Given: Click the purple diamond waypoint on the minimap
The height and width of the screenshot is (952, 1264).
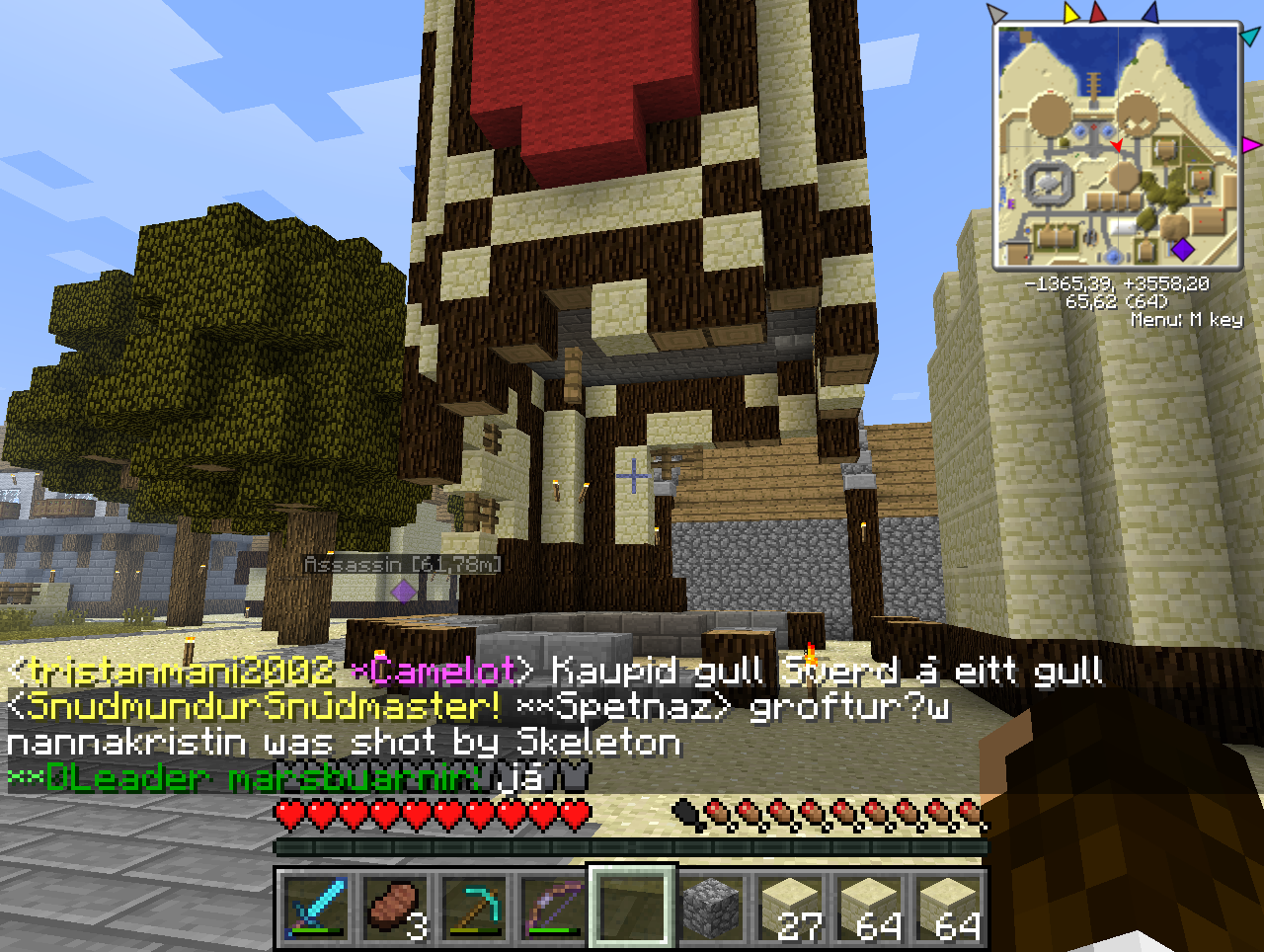Looking at the screenshot, I should pyautogui.click(x=1181, y=249).
